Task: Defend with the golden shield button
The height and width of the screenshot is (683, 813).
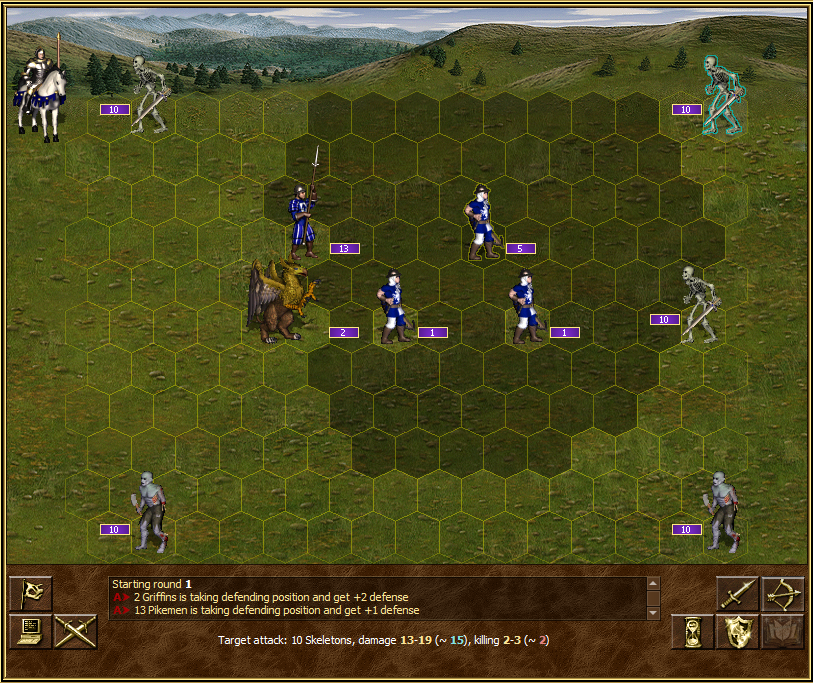Action: pos(737,632)
